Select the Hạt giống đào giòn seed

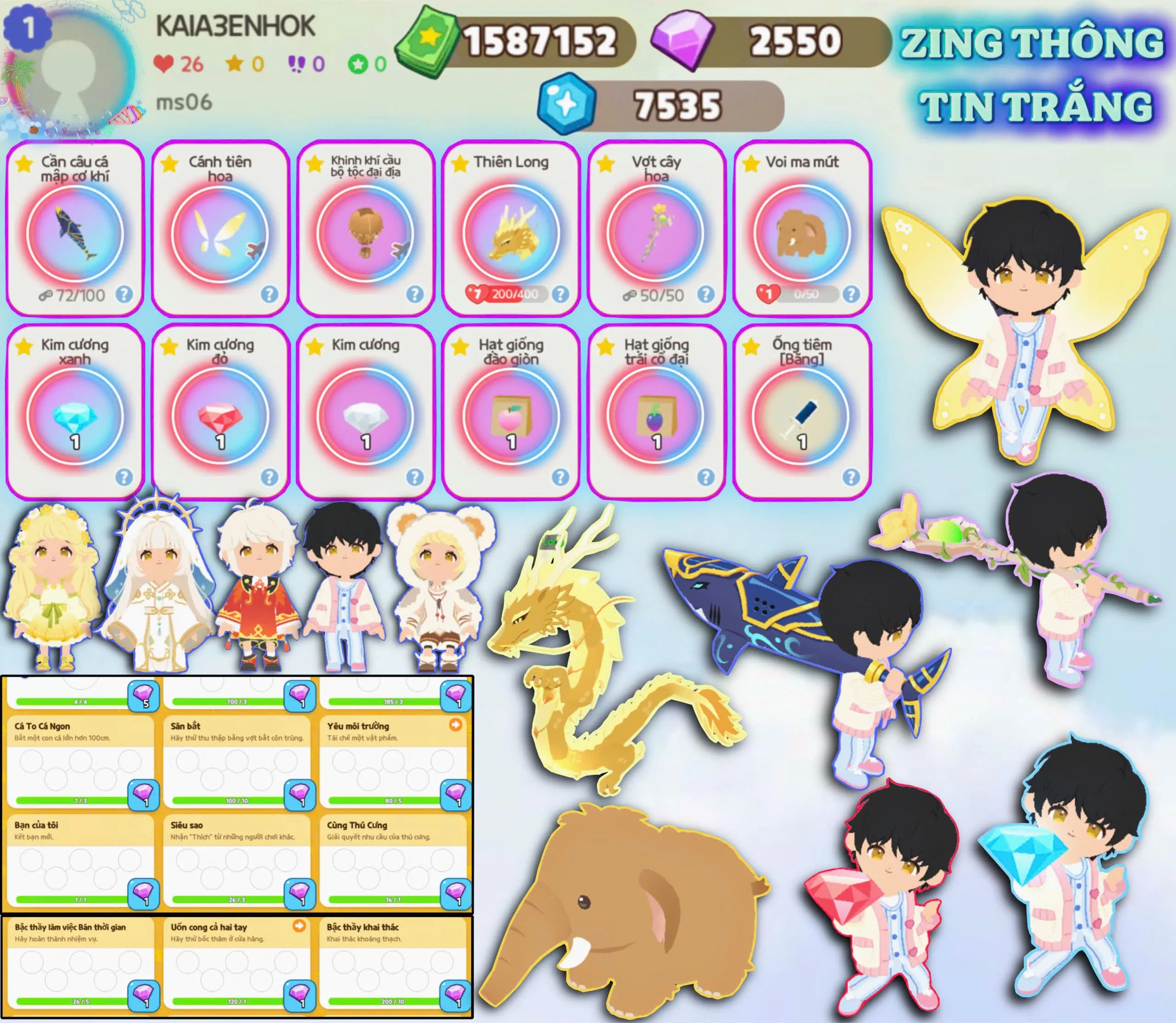click(x=511, y=414)
